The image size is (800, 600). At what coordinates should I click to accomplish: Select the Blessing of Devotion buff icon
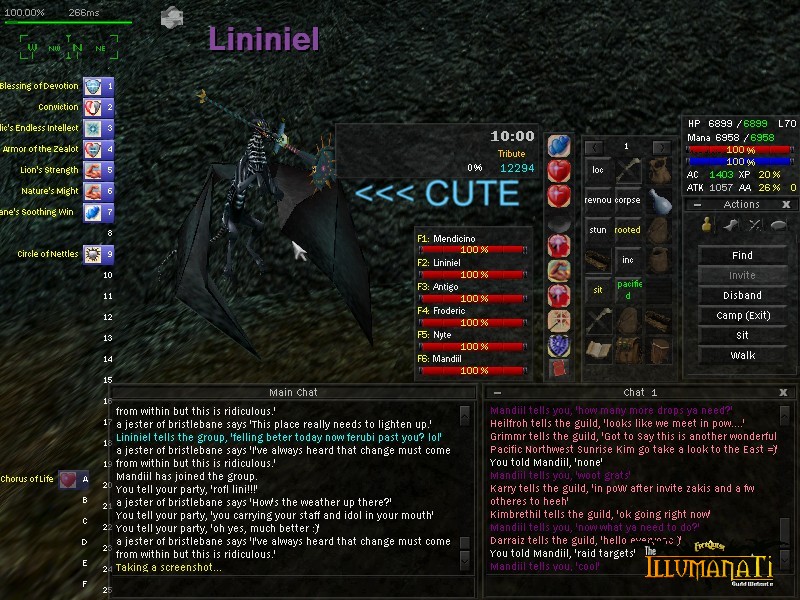coord(93,86)
